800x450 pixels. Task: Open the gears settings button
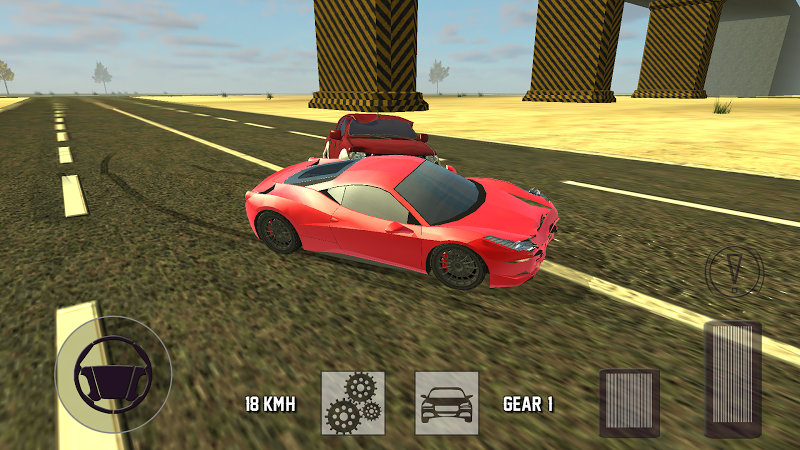pyautogui.click(x=353, y=403)
